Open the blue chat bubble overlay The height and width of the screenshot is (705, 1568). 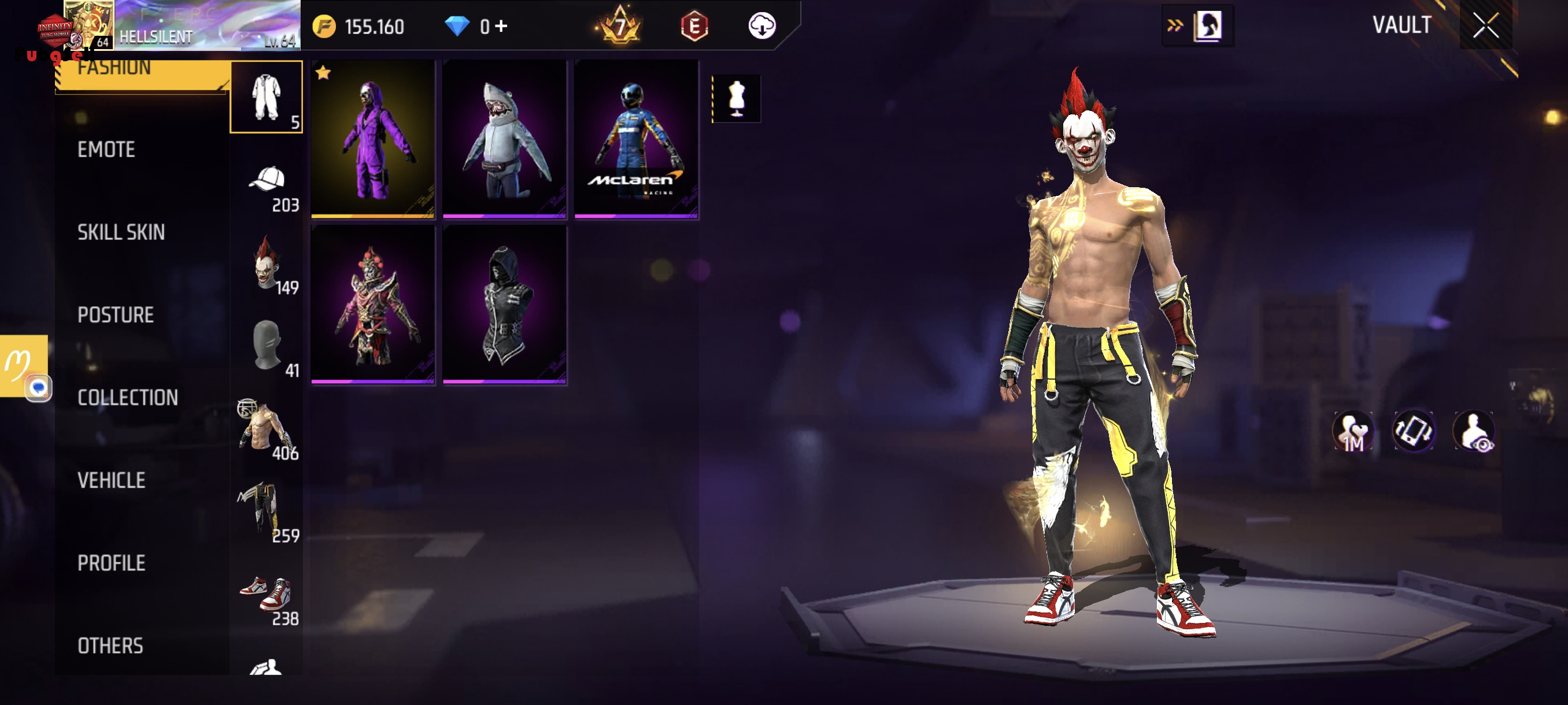coord(38,388)
